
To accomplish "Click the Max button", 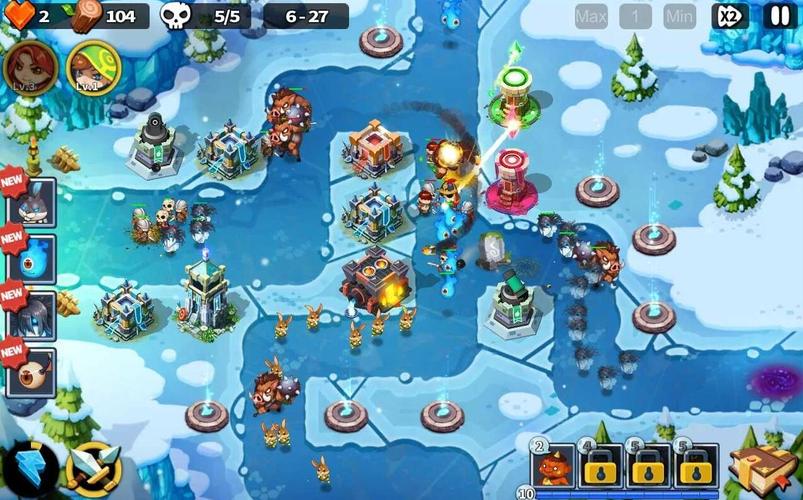I will tap(591, 16).
